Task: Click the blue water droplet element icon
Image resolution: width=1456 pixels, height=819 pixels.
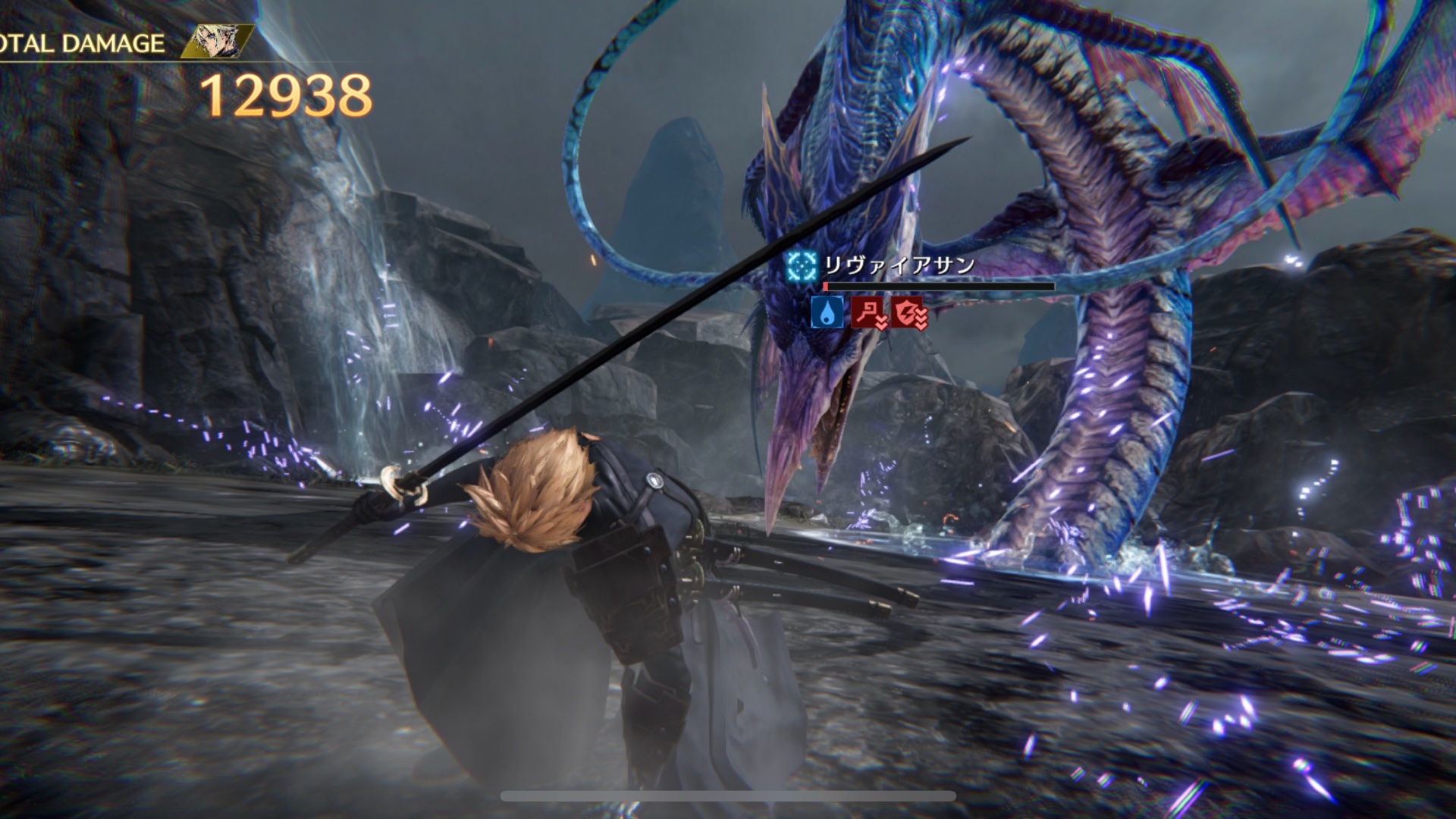Action: 827,312
